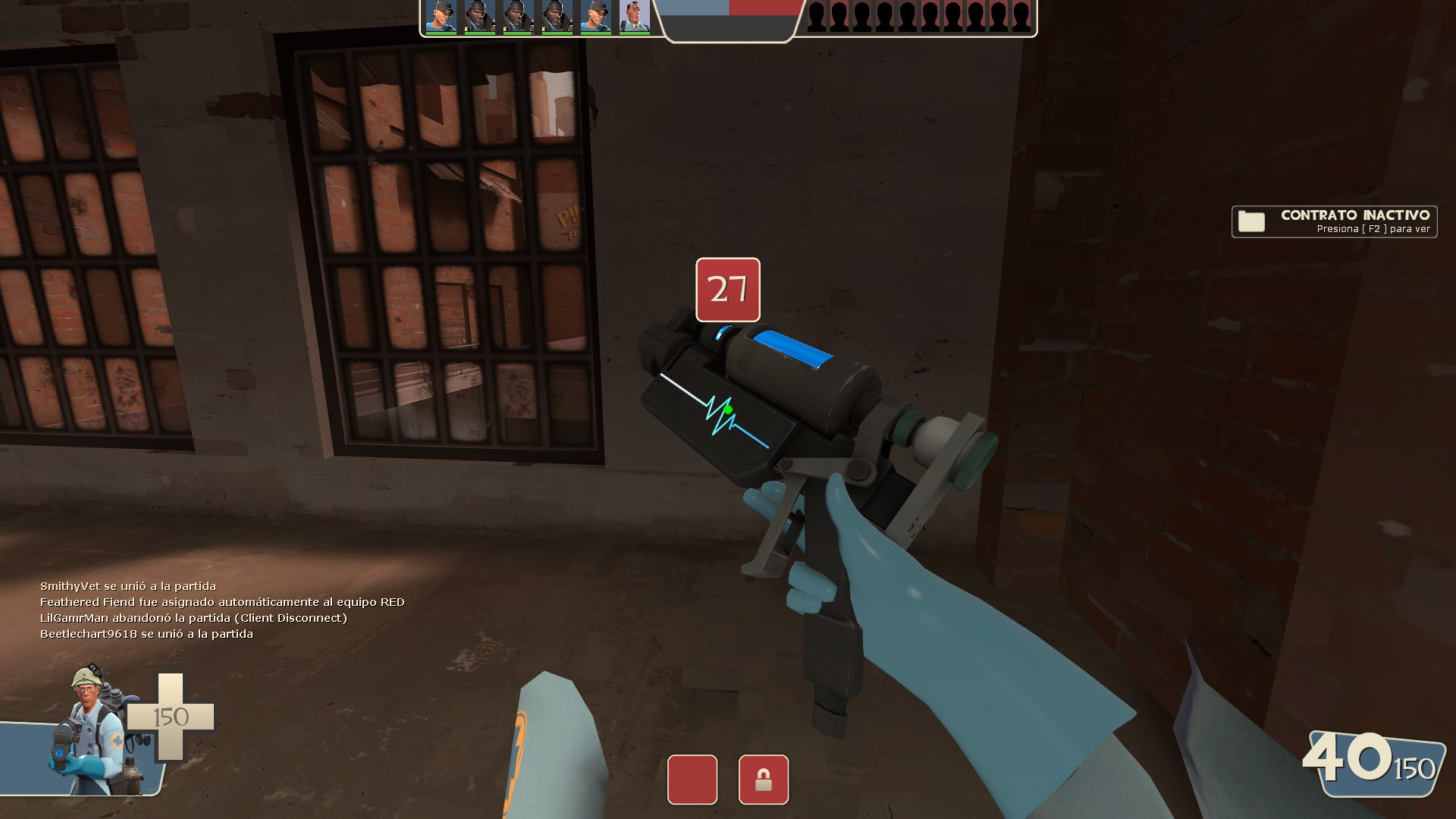The width and height of the screenshot is (1456, 819).
Task: Click the CONTRATO INACTIVO notification banner
Action: [1335, 221]
